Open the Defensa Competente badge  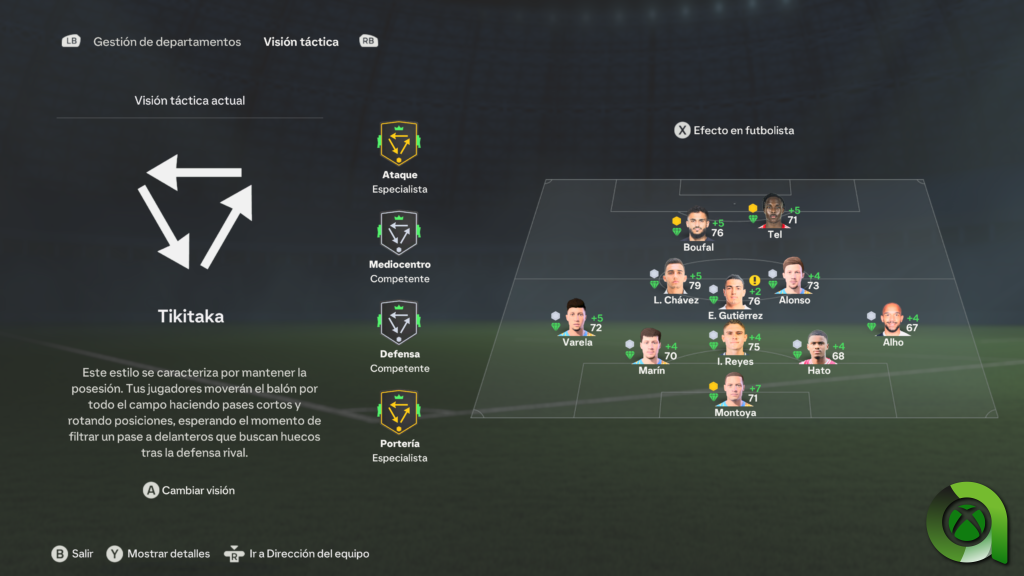(399, 323)
